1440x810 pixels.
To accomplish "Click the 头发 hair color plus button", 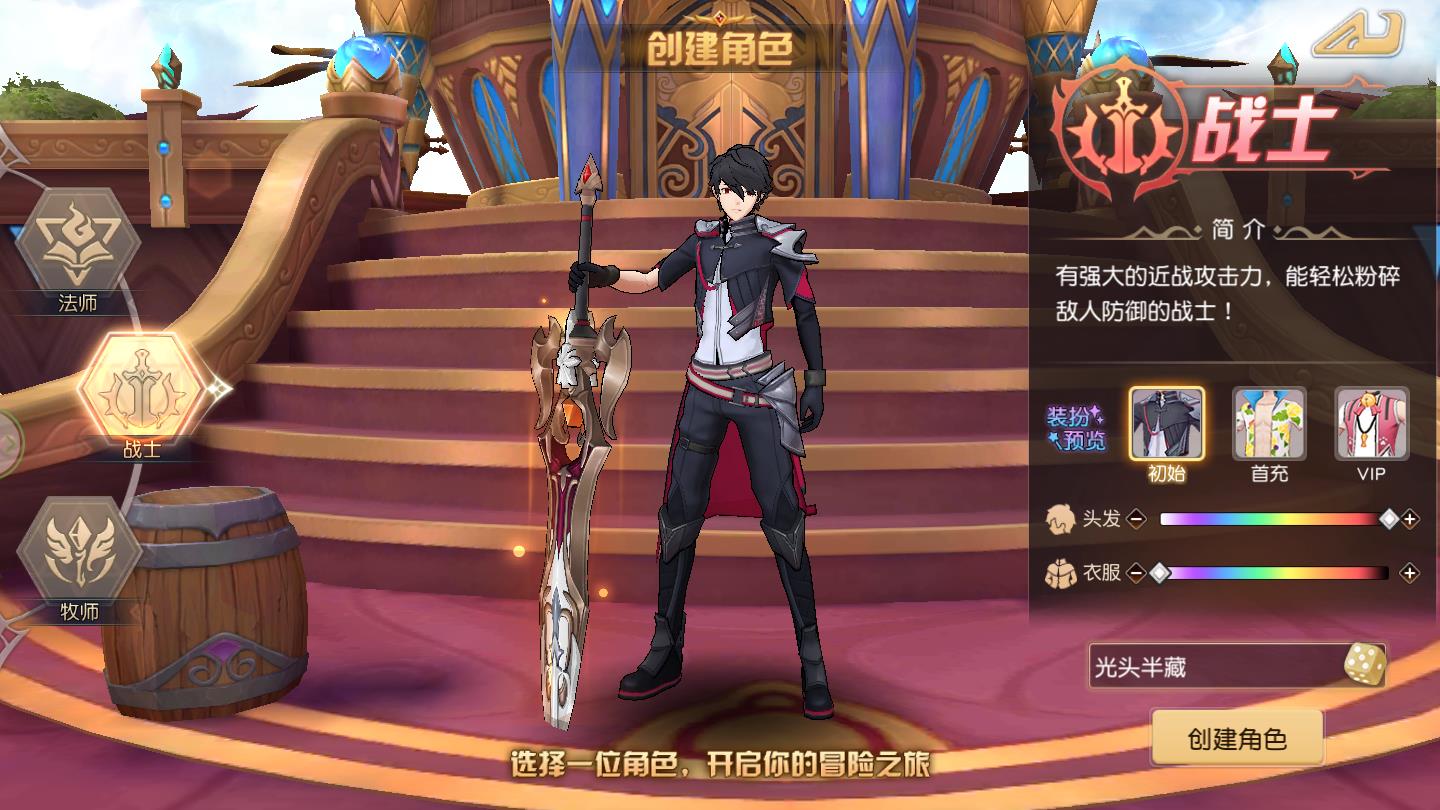I will click(1410, 519).
